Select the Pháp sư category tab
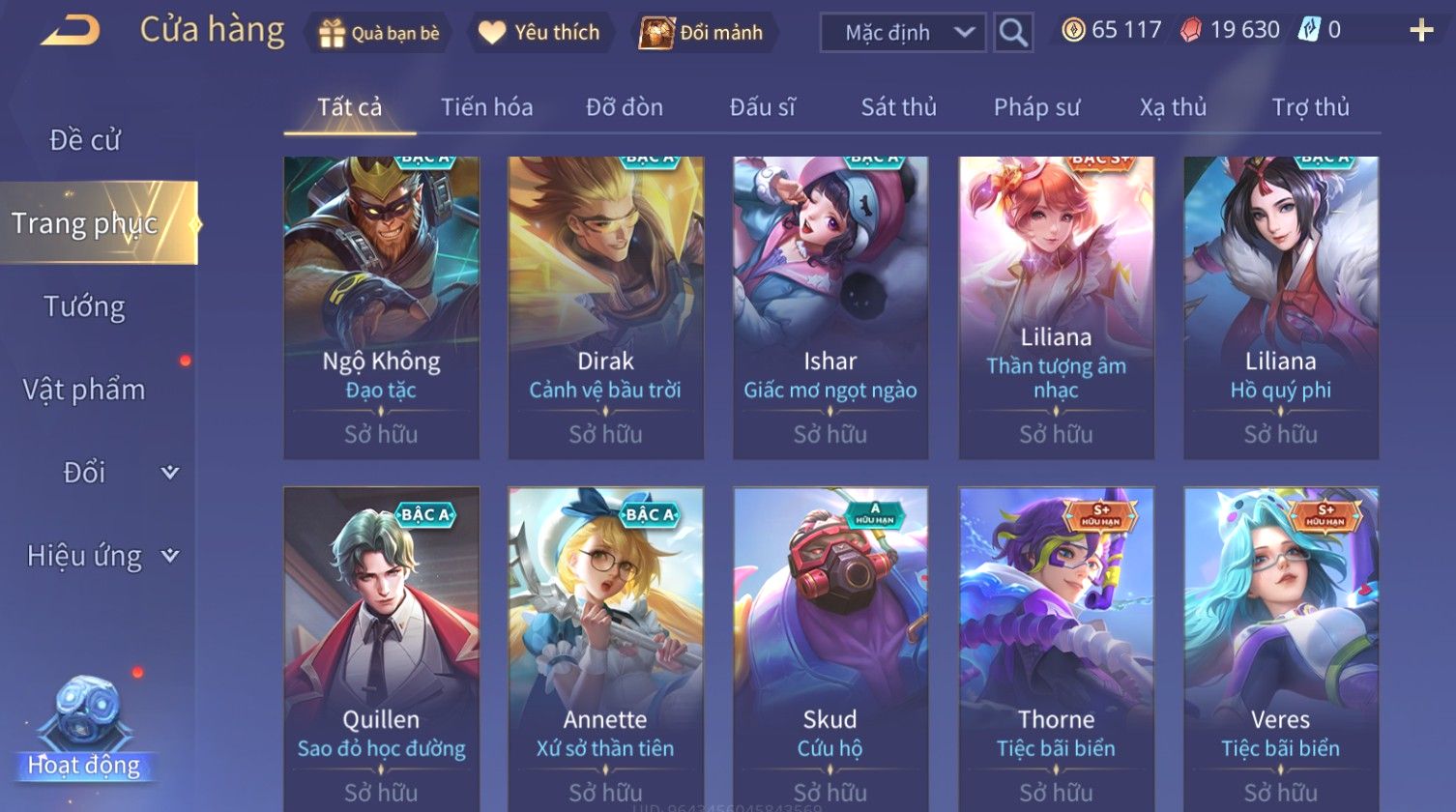The height and width of the screenshot is (812, 1456). tap(1036, 107)
